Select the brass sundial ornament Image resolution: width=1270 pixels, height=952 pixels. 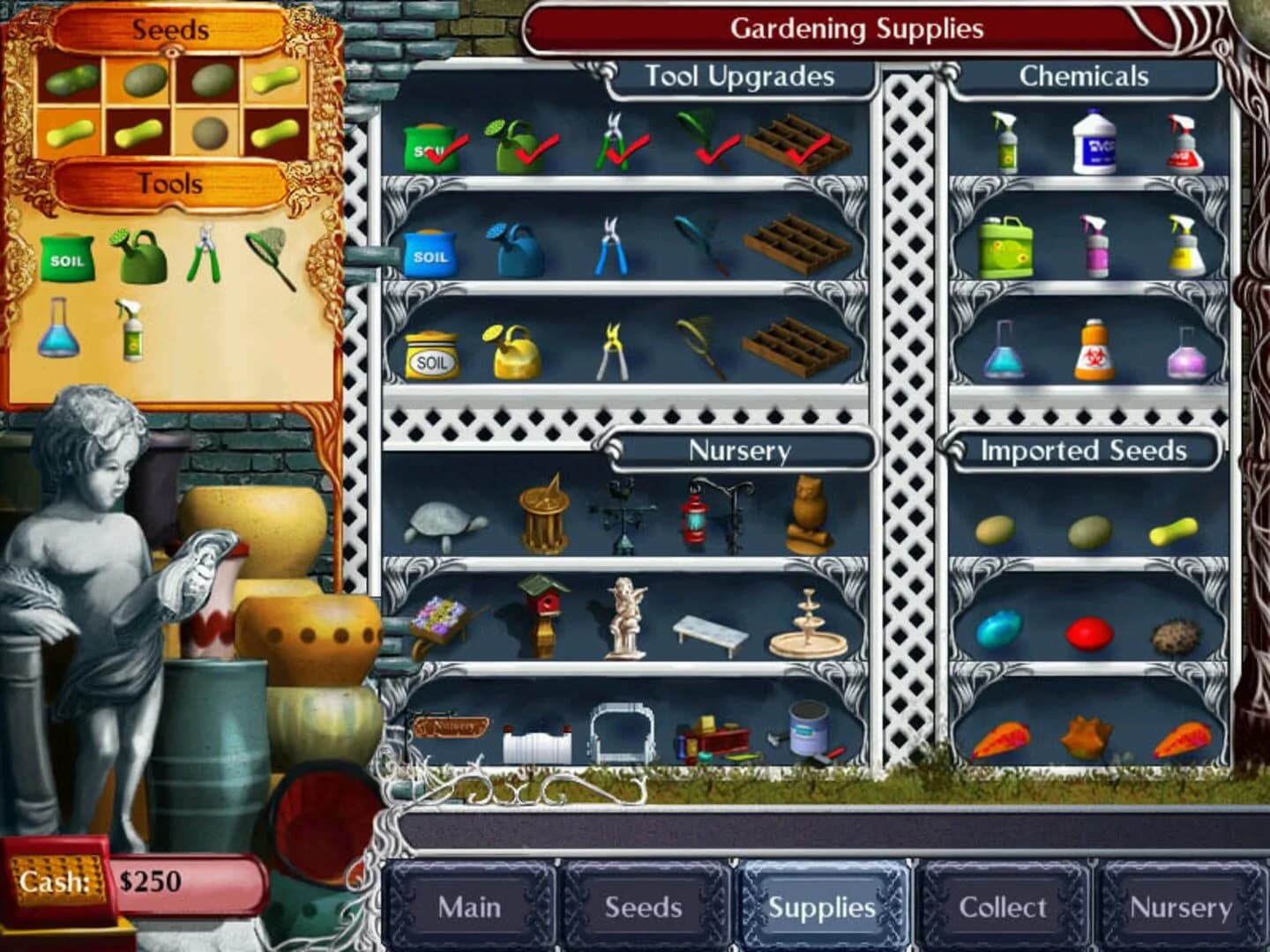(x=544, y=513)
